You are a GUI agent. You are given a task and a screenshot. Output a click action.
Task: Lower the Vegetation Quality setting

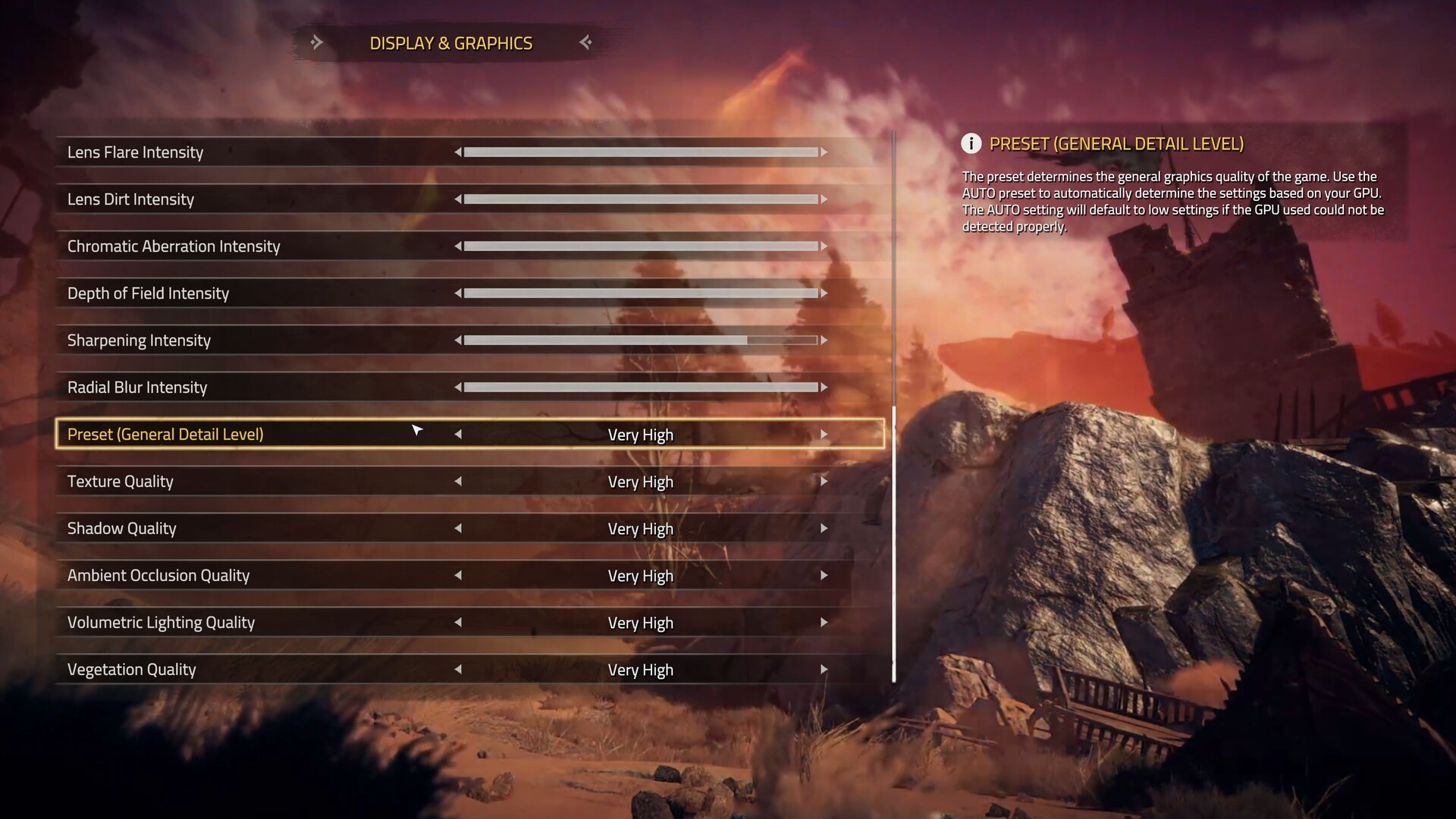[458, 670]
